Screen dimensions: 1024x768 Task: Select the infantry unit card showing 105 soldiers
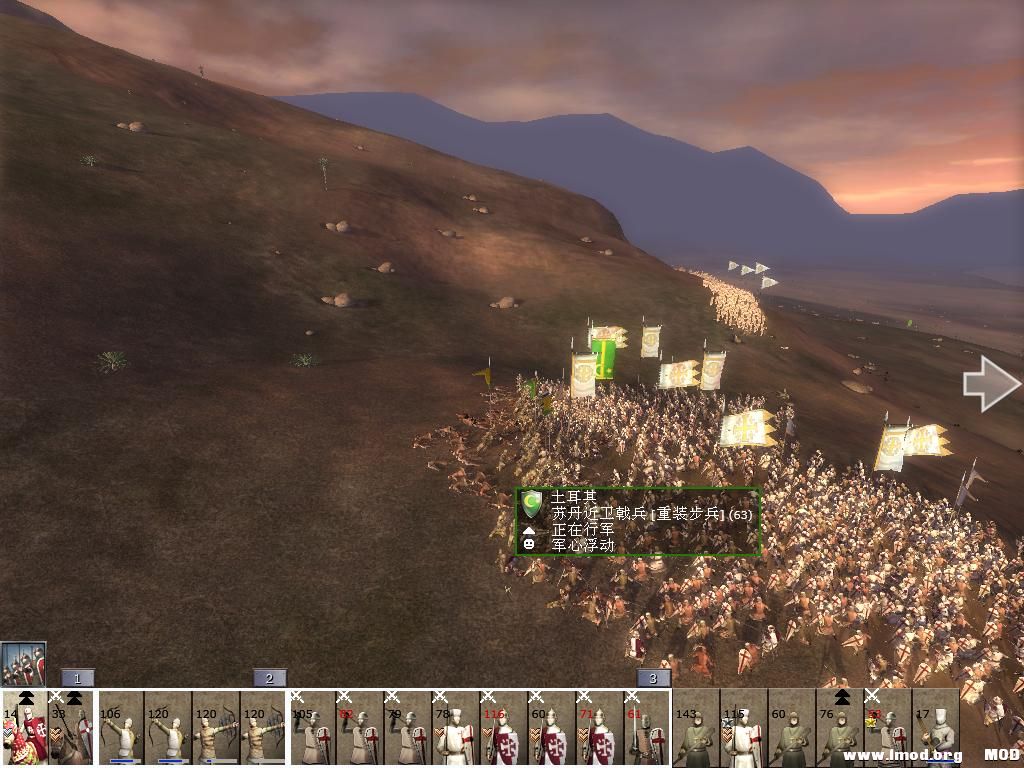[313, 730]
